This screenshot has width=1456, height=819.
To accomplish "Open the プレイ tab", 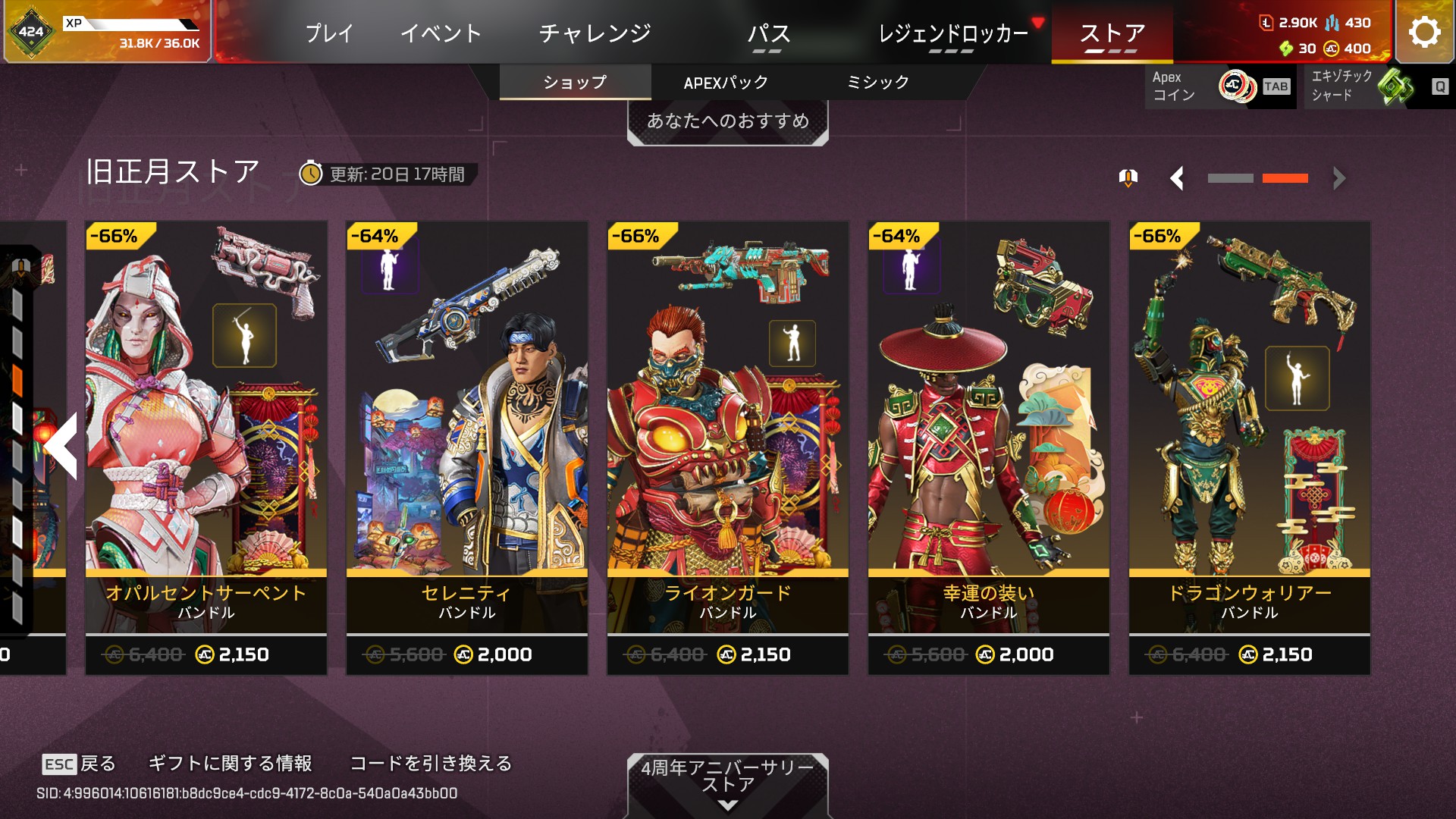I will click(x=329, y=33).
